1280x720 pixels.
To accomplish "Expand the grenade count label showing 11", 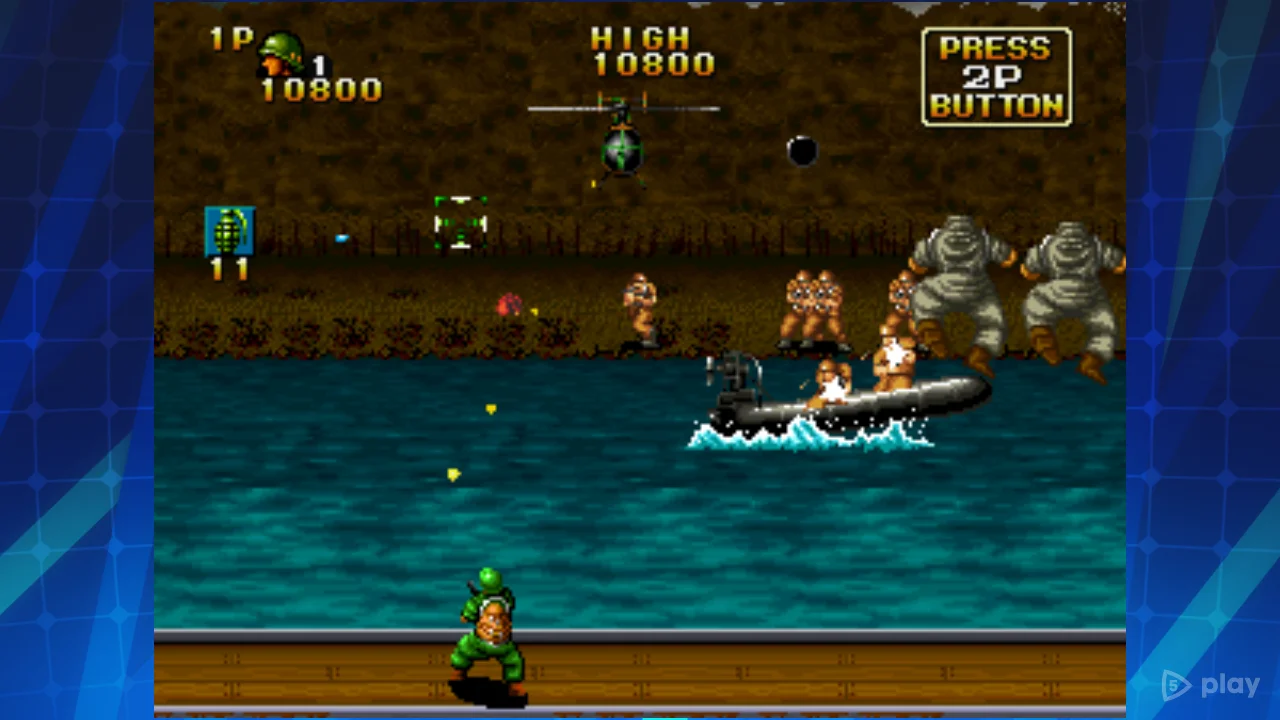I will click(x=227, y=269).
